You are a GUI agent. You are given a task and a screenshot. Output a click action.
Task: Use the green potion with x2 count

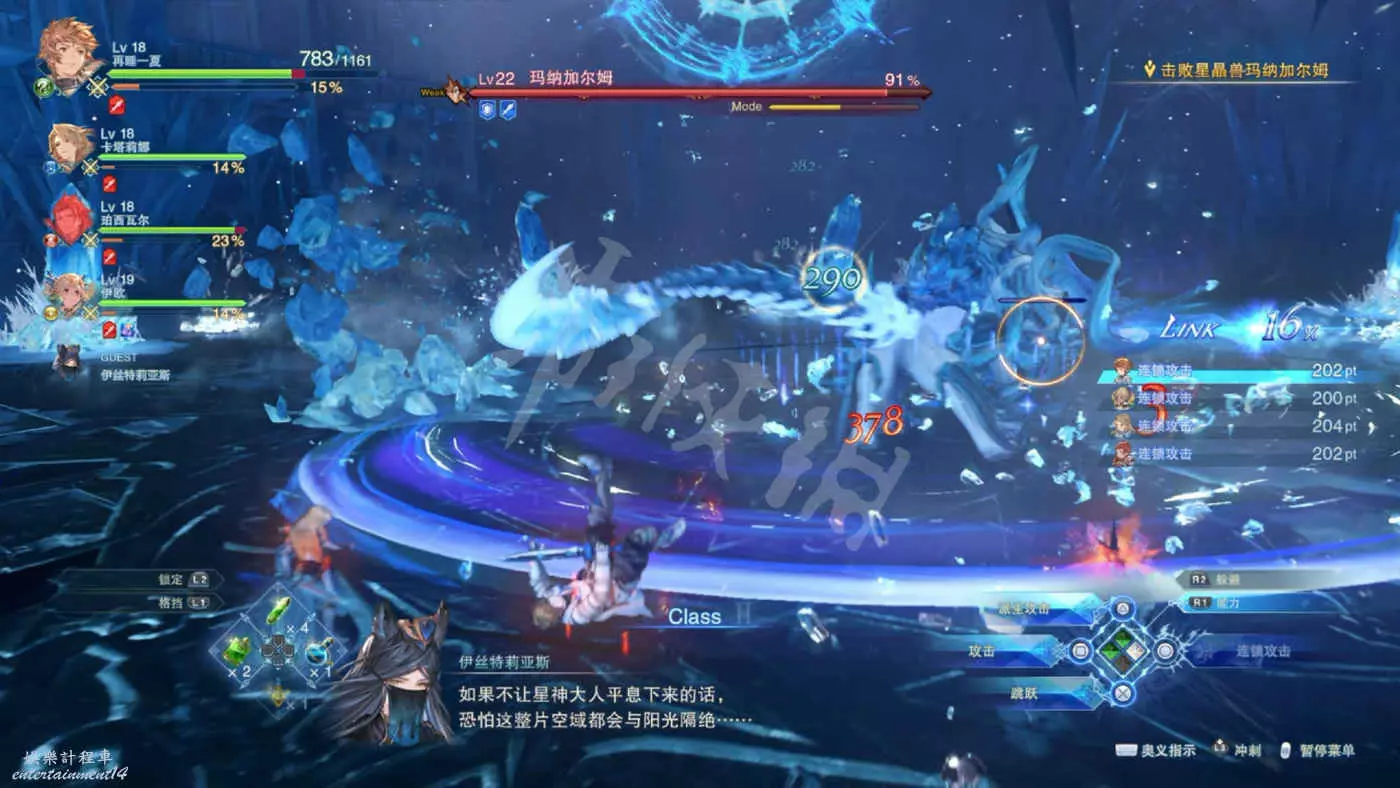tap(235, 649)
